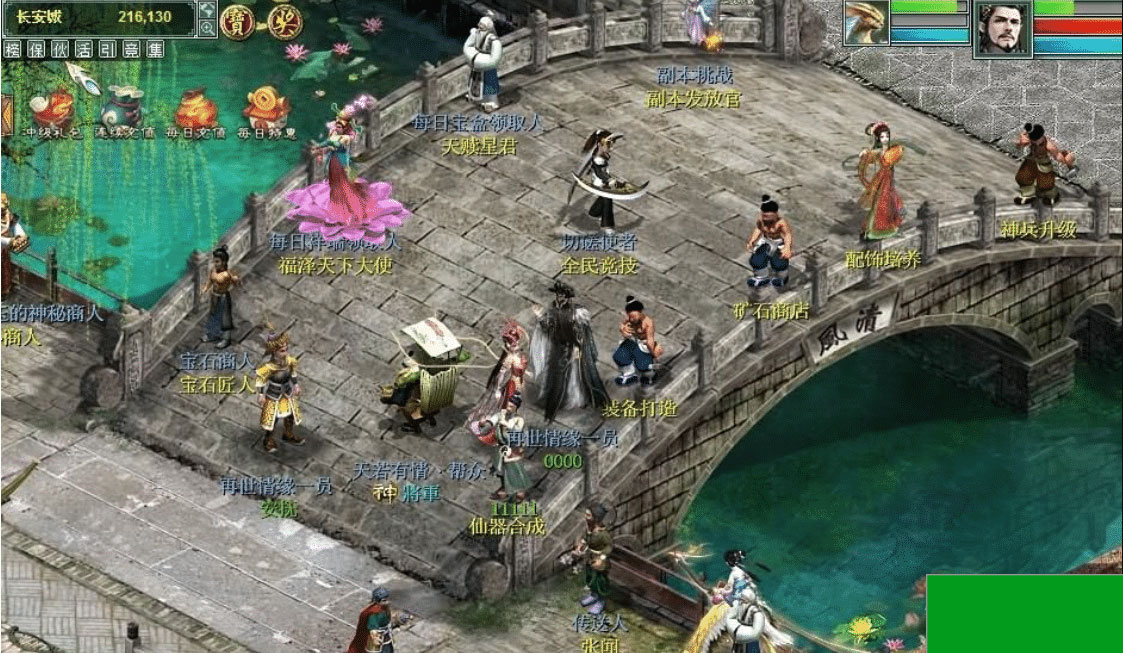
Task: Open the 竞 arena button
Action: [131, 48]
